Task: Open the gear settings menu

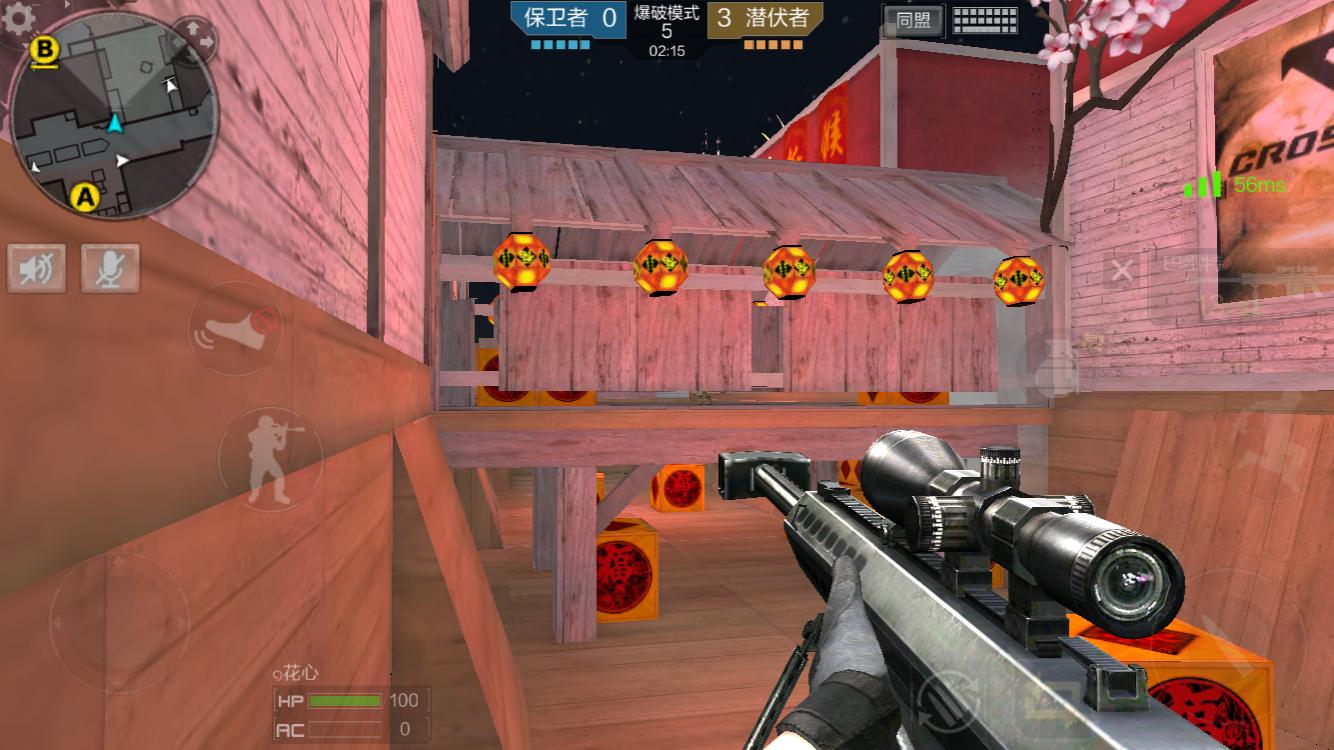Action: (x=18, y=18)
